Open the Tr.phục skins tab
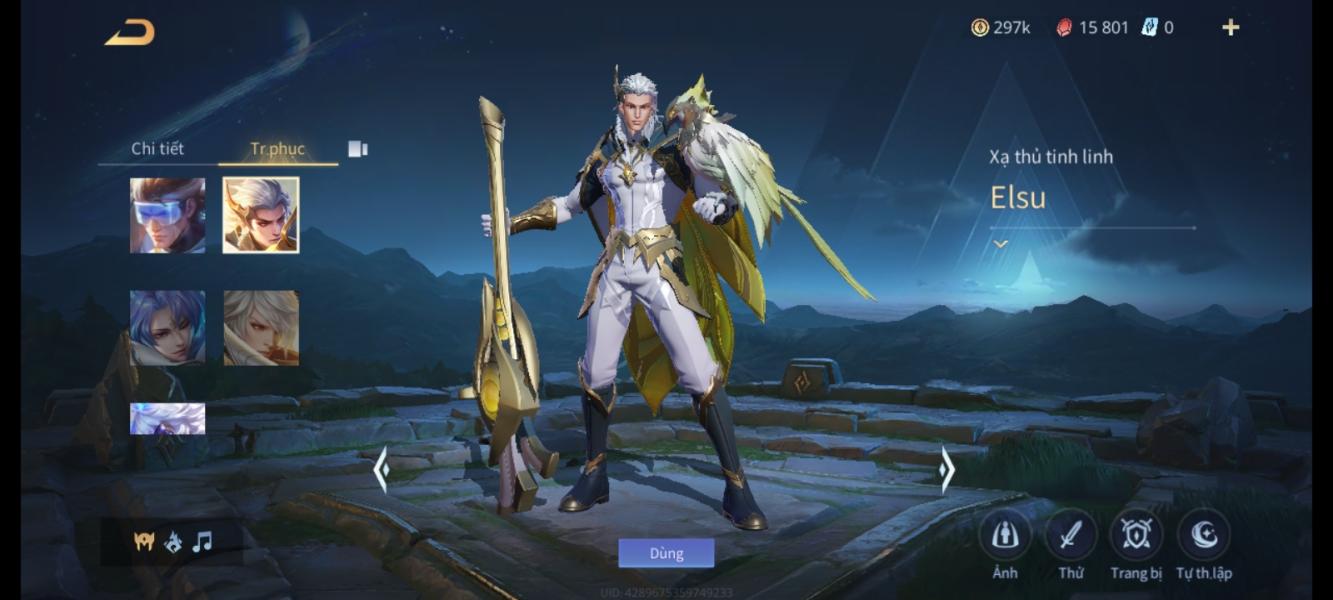The width and height of the screenshot is (1333, 600). click(277, 149)
